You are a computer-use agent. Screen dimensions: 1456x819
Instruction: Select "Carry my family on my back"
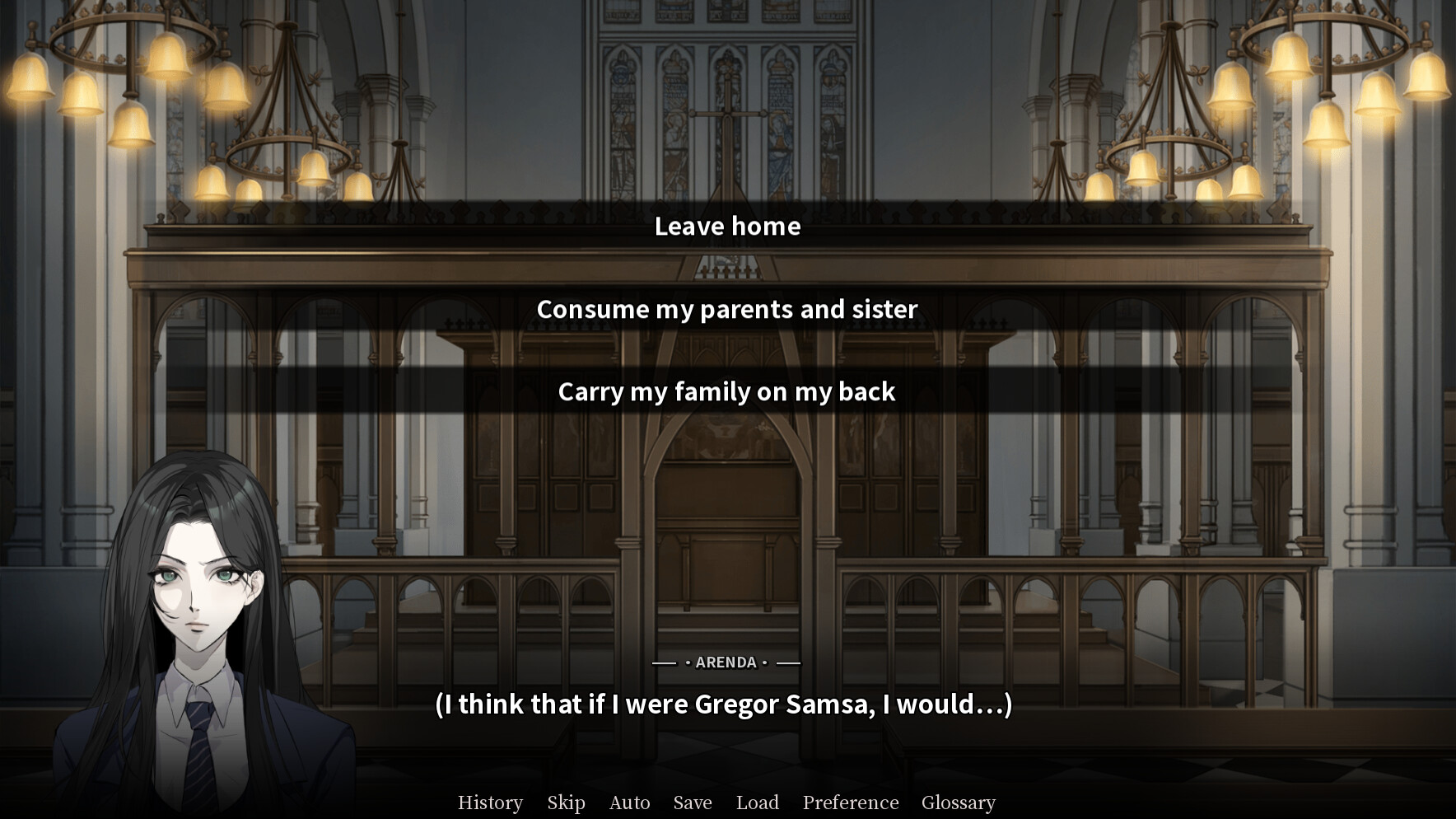(727, 392)
